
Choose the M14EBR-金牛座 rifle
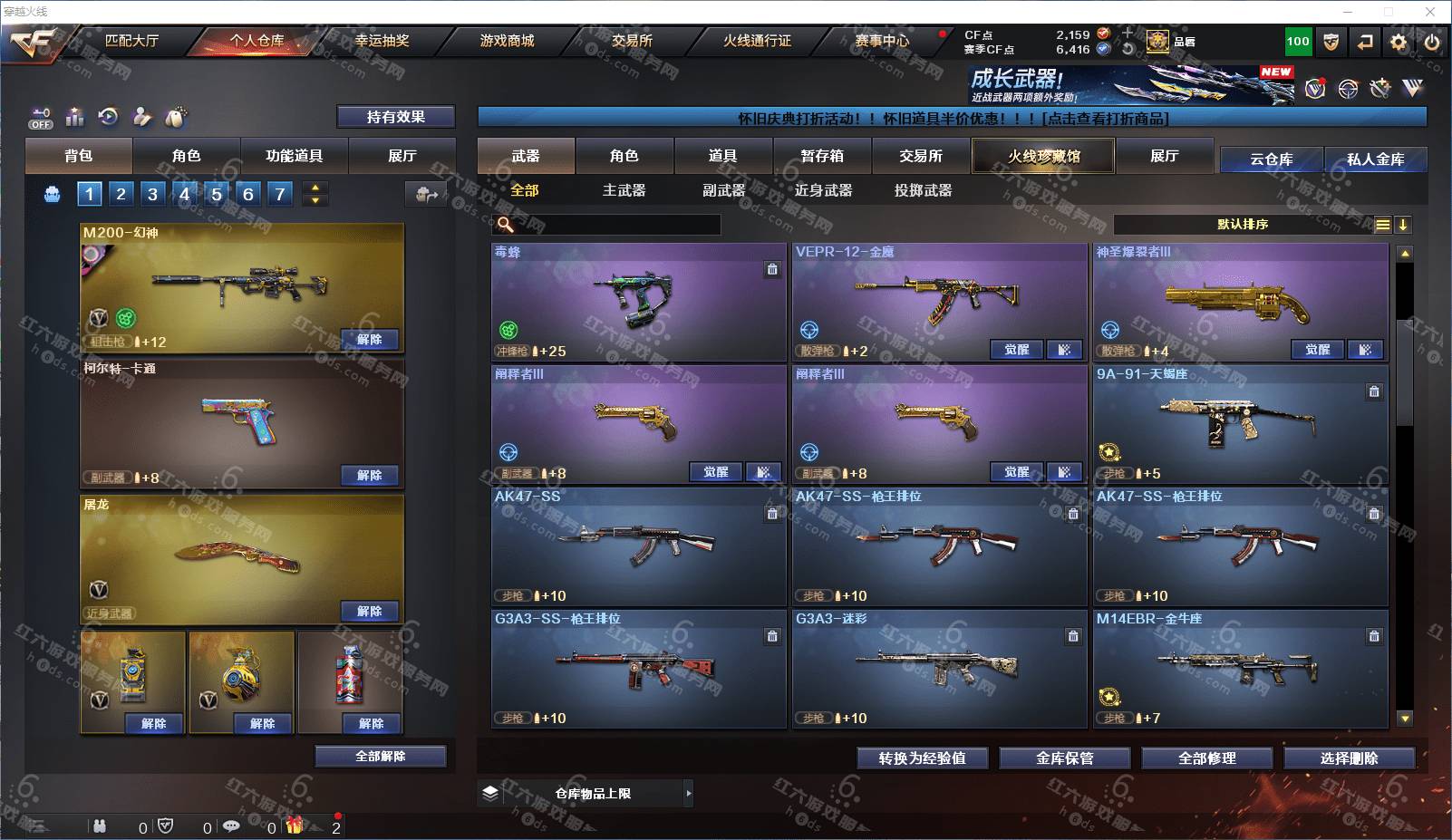tap(1240, 669)
